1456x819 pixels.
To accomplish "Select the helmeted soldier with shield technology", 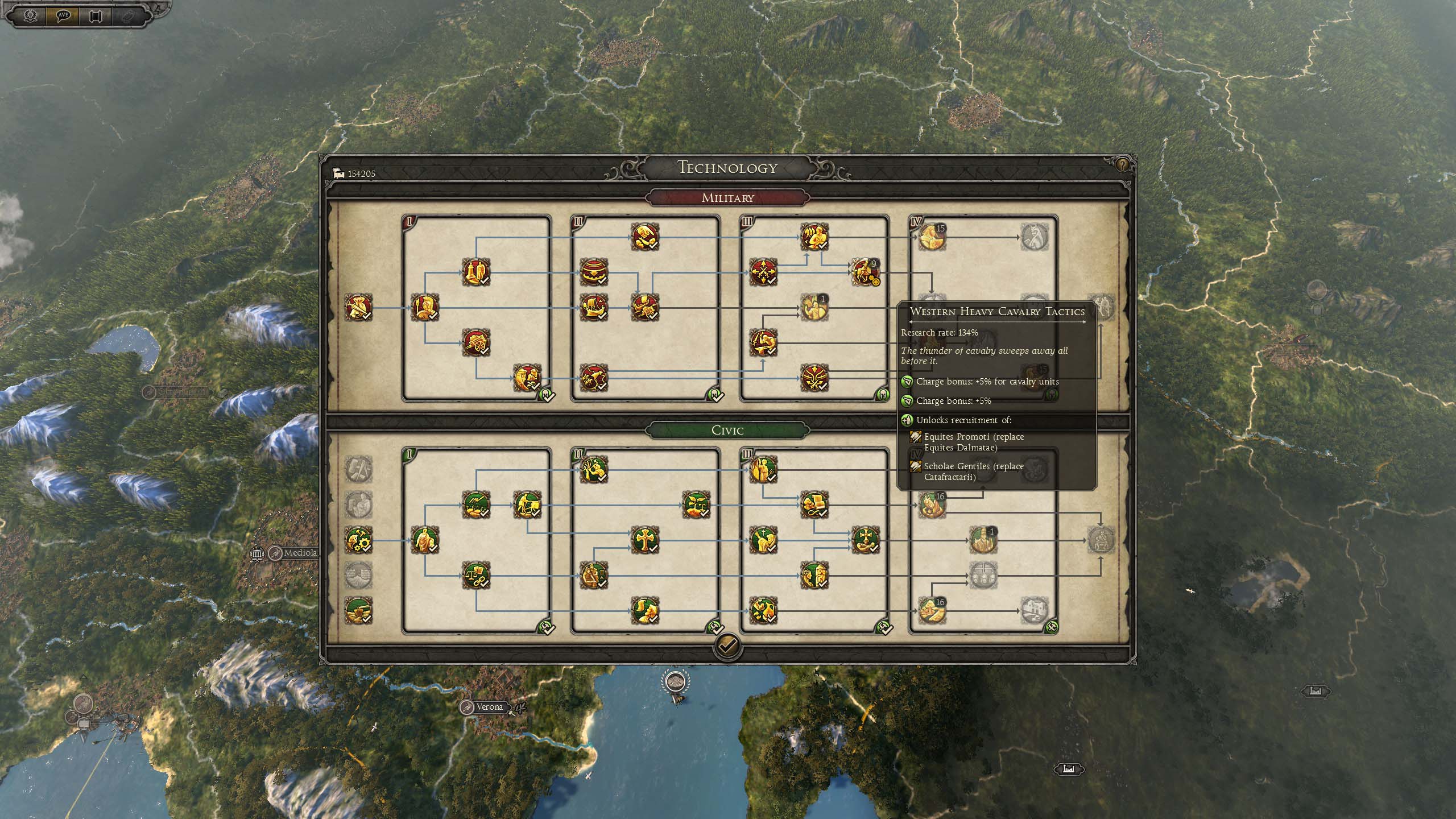I will click(424, 308).
